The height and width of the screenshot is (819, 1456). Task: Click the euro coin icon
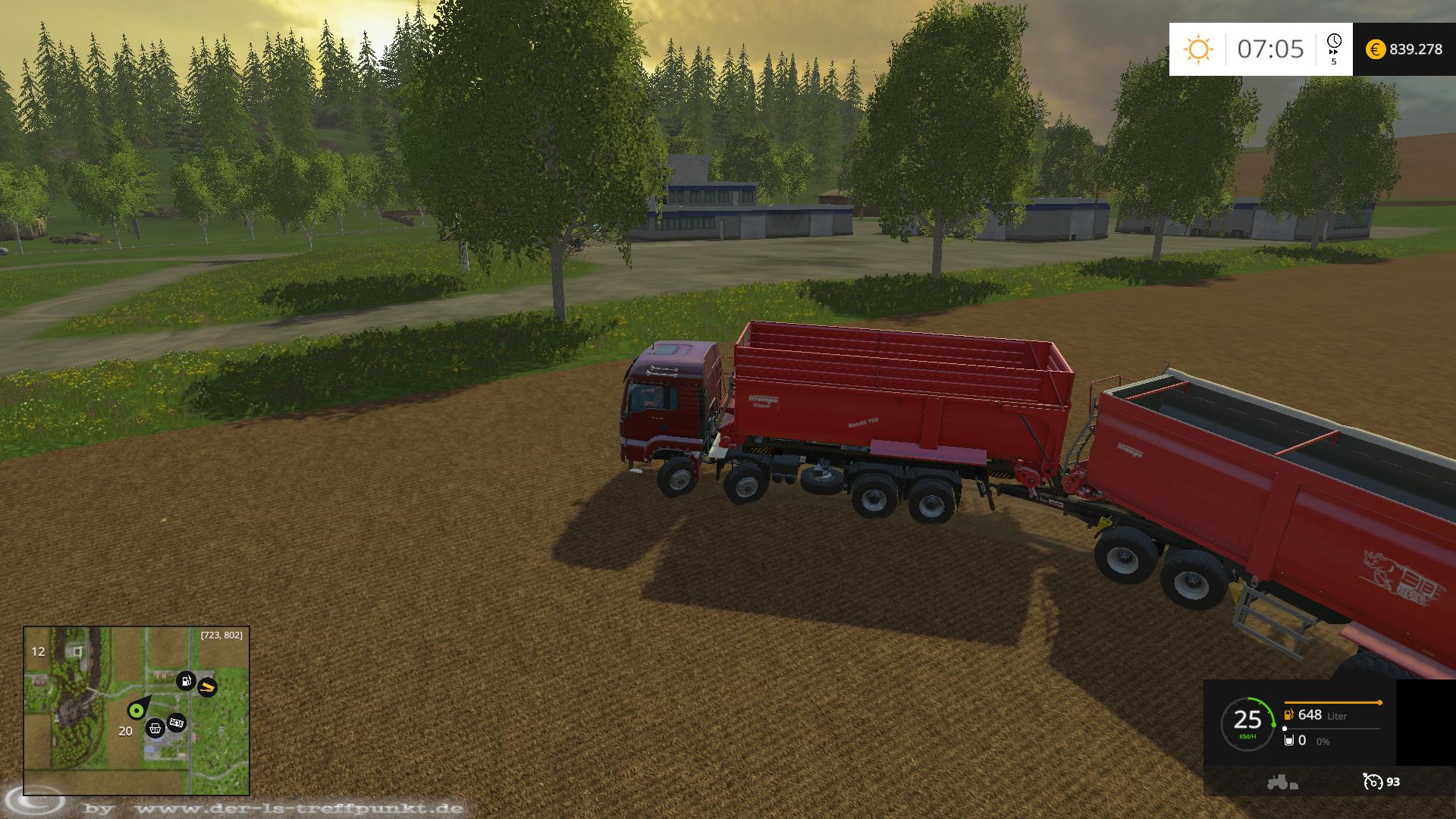point(1375,49)
